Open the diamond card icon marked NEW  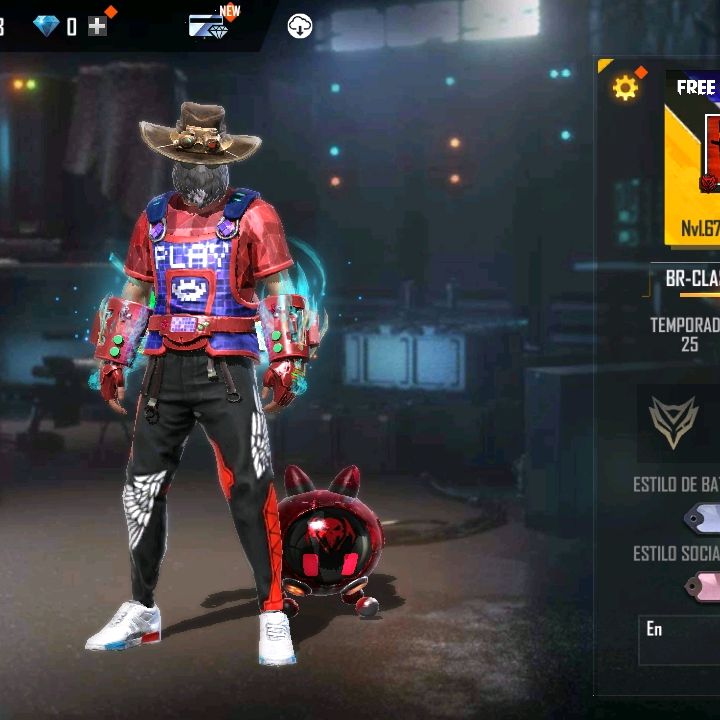(208, 26)
